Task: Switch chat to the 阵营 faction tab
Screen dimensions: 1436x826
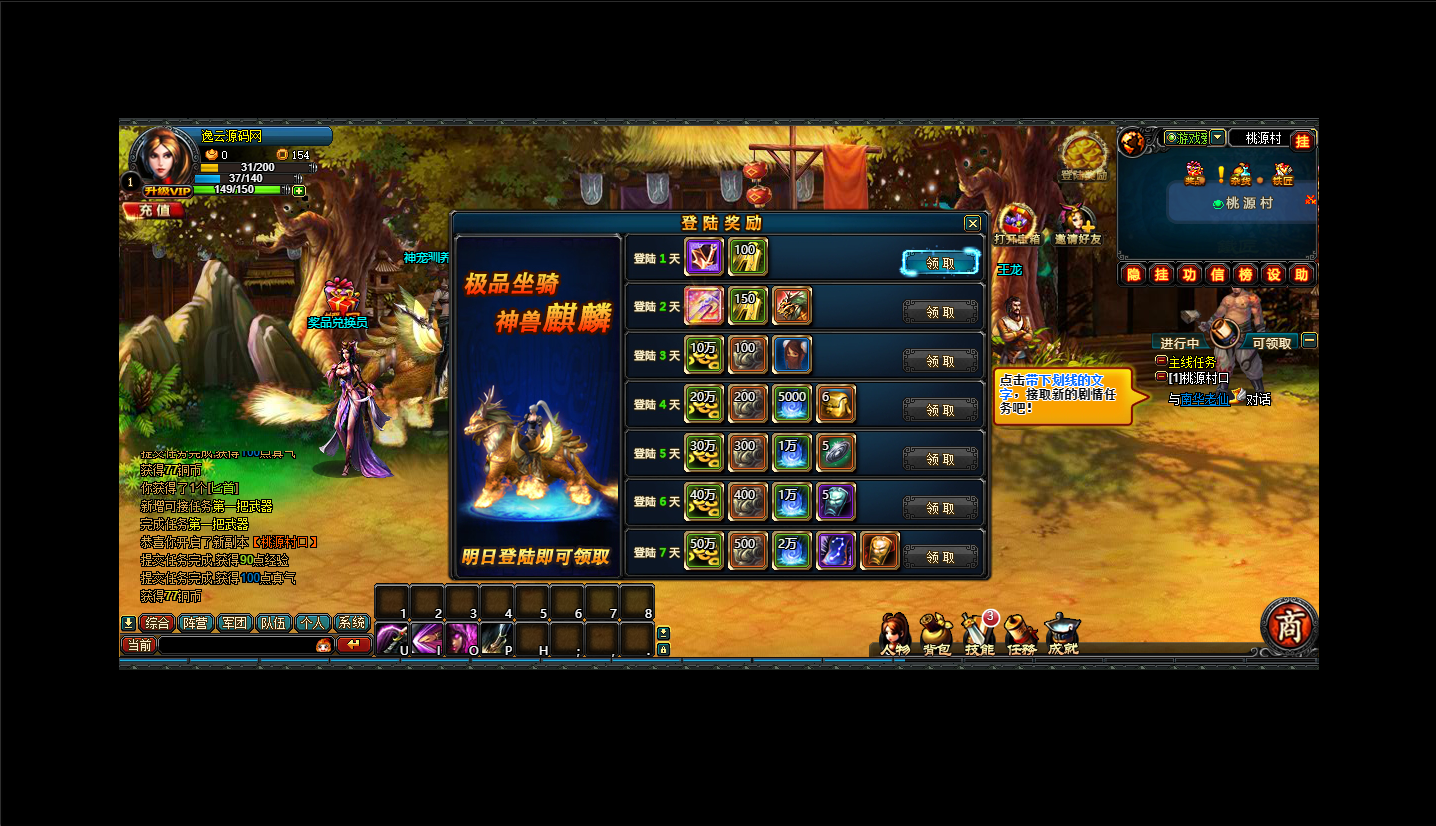Action: pos(195,623)
